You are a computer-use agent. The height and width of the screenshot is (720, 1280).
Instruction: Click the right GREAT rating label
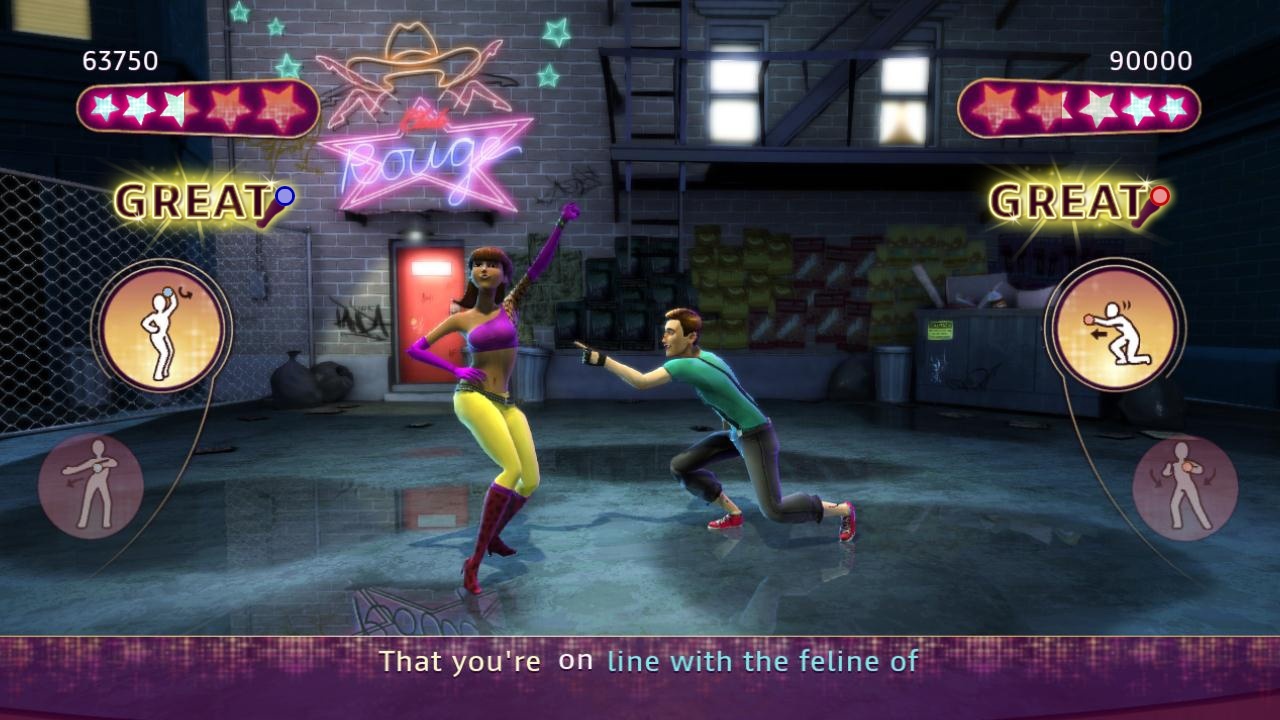(x=1063, y=201)
